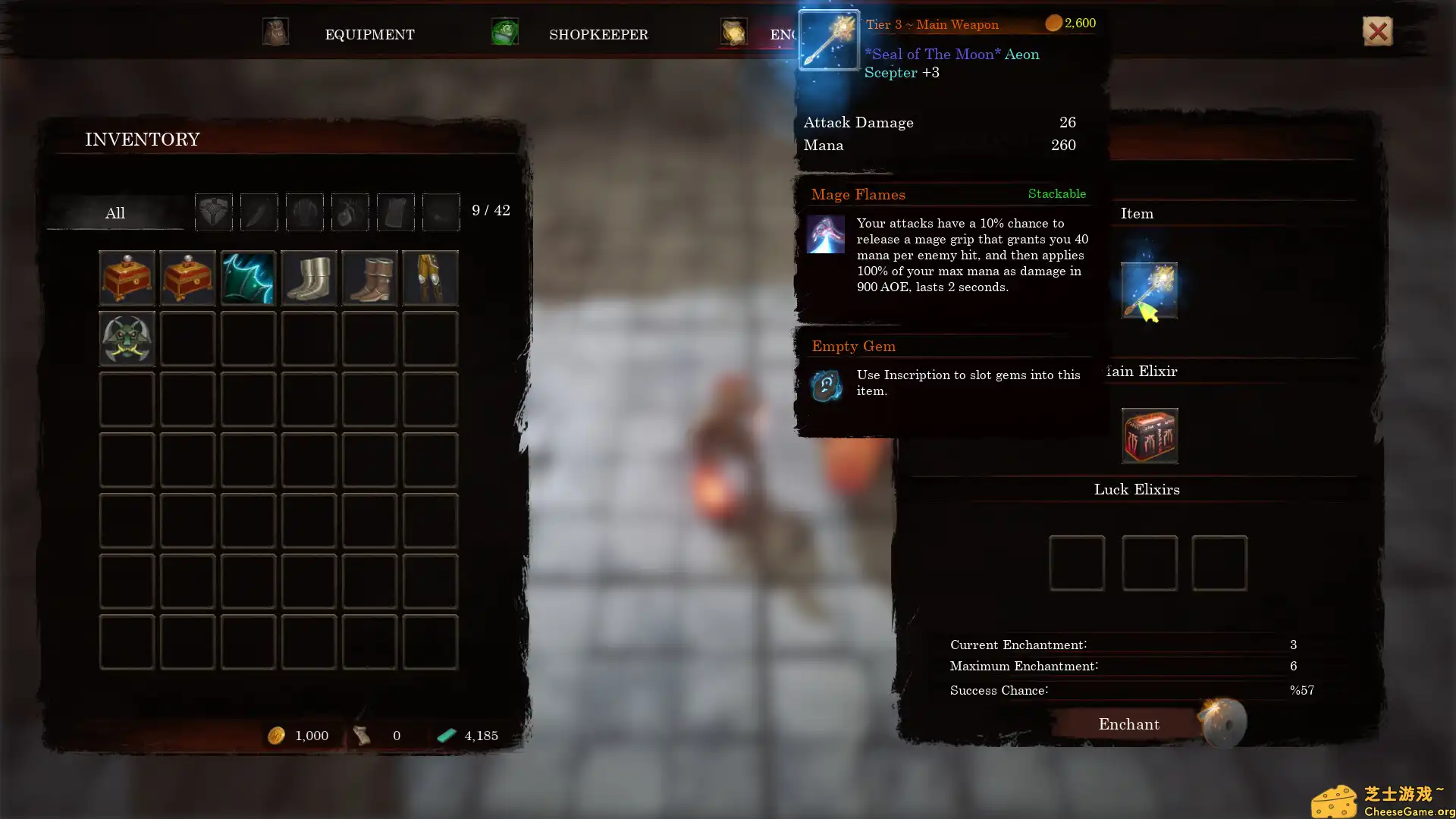This screenshot has height=819, width=1456.
Task: Toggle the necklace category filter
Action: point(350,212)
